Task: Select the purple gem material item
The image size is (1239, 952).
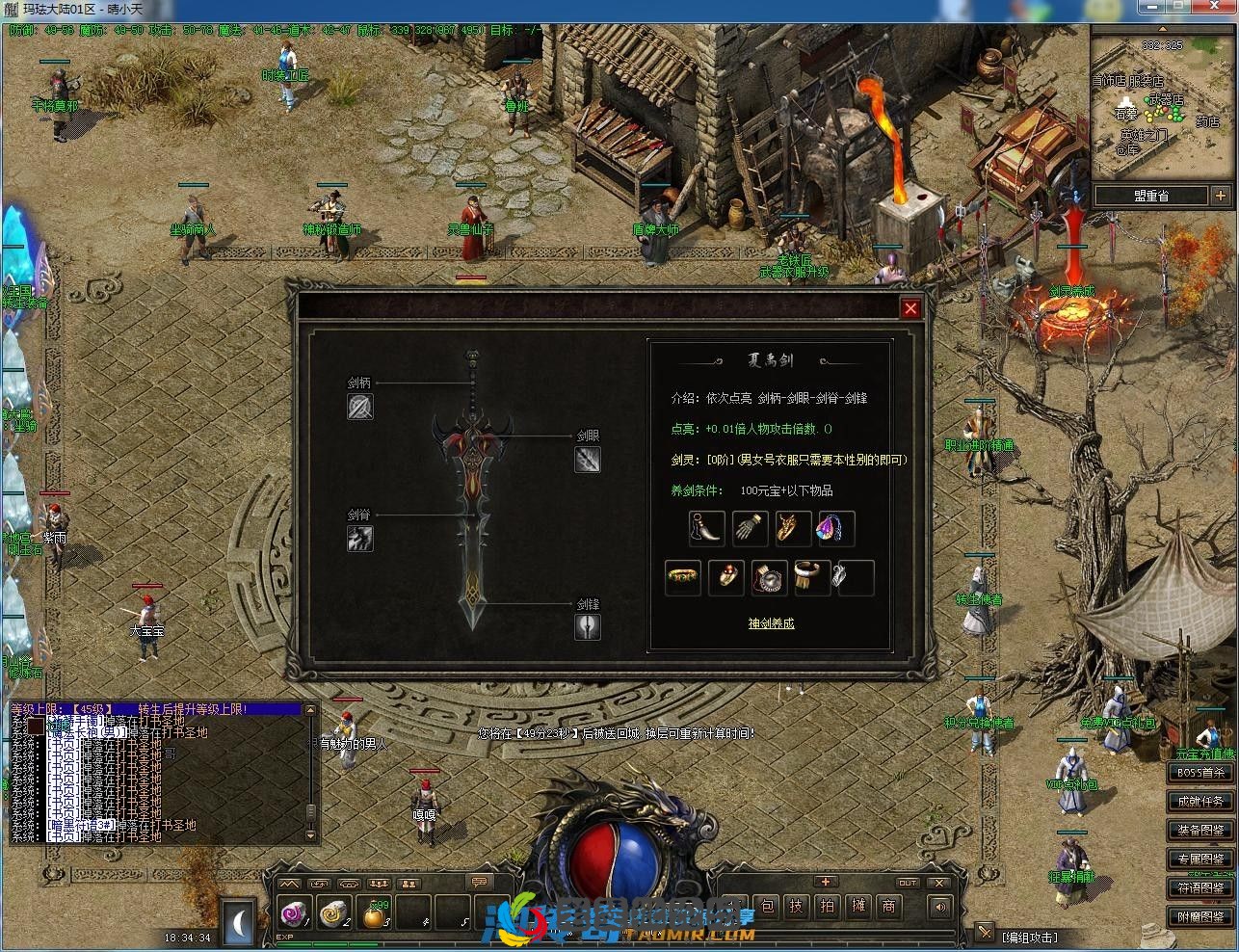Action: tap(835, 528)
